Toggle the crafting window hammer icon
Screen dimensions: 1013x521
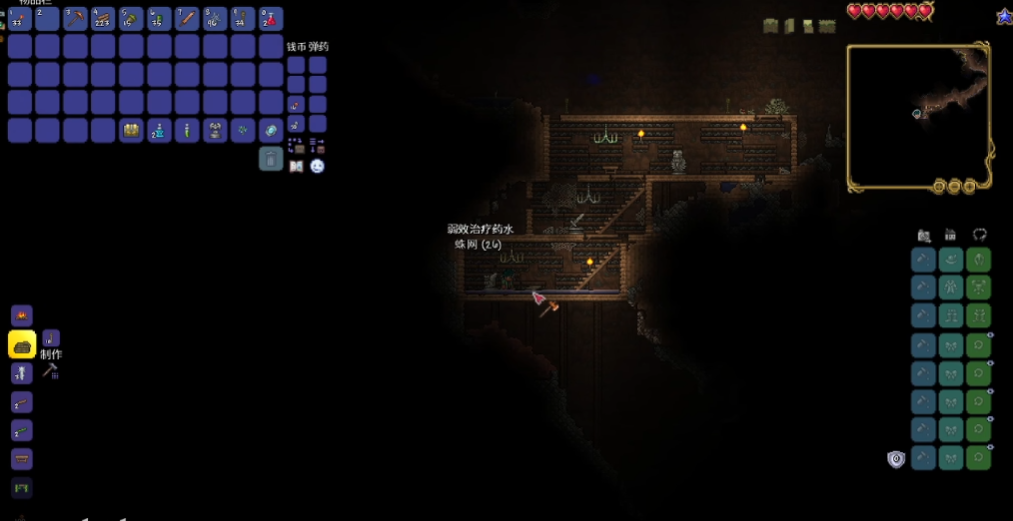[50, 371]
